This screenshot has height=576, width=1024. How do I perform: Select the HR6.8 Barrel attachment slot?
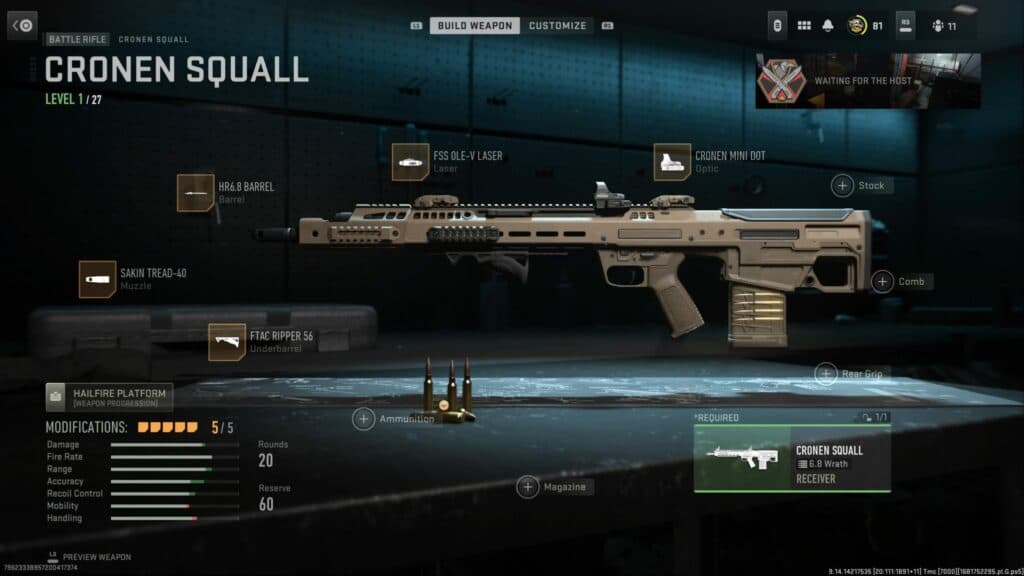point(195,192)
